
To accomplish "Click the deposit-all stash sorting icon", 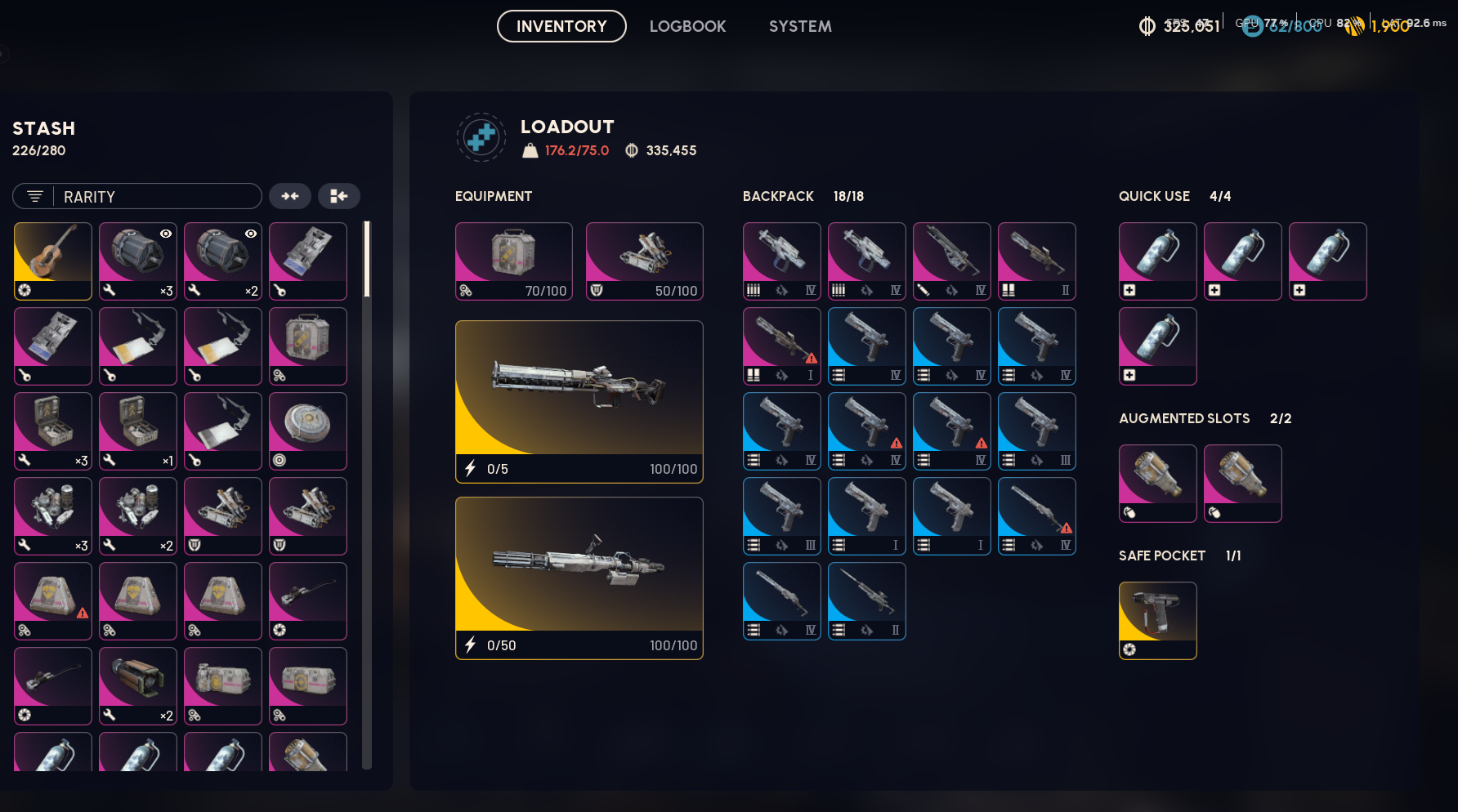I will click(339, 196).
